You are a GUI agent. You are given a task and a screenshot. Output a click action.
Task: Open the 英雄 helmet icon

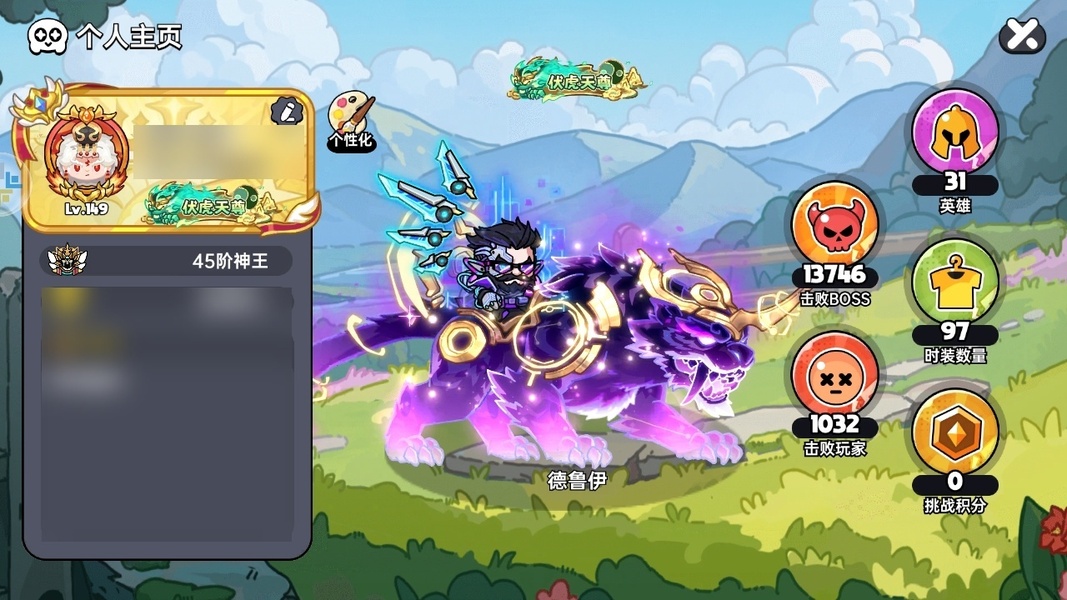tap(954, 133)
